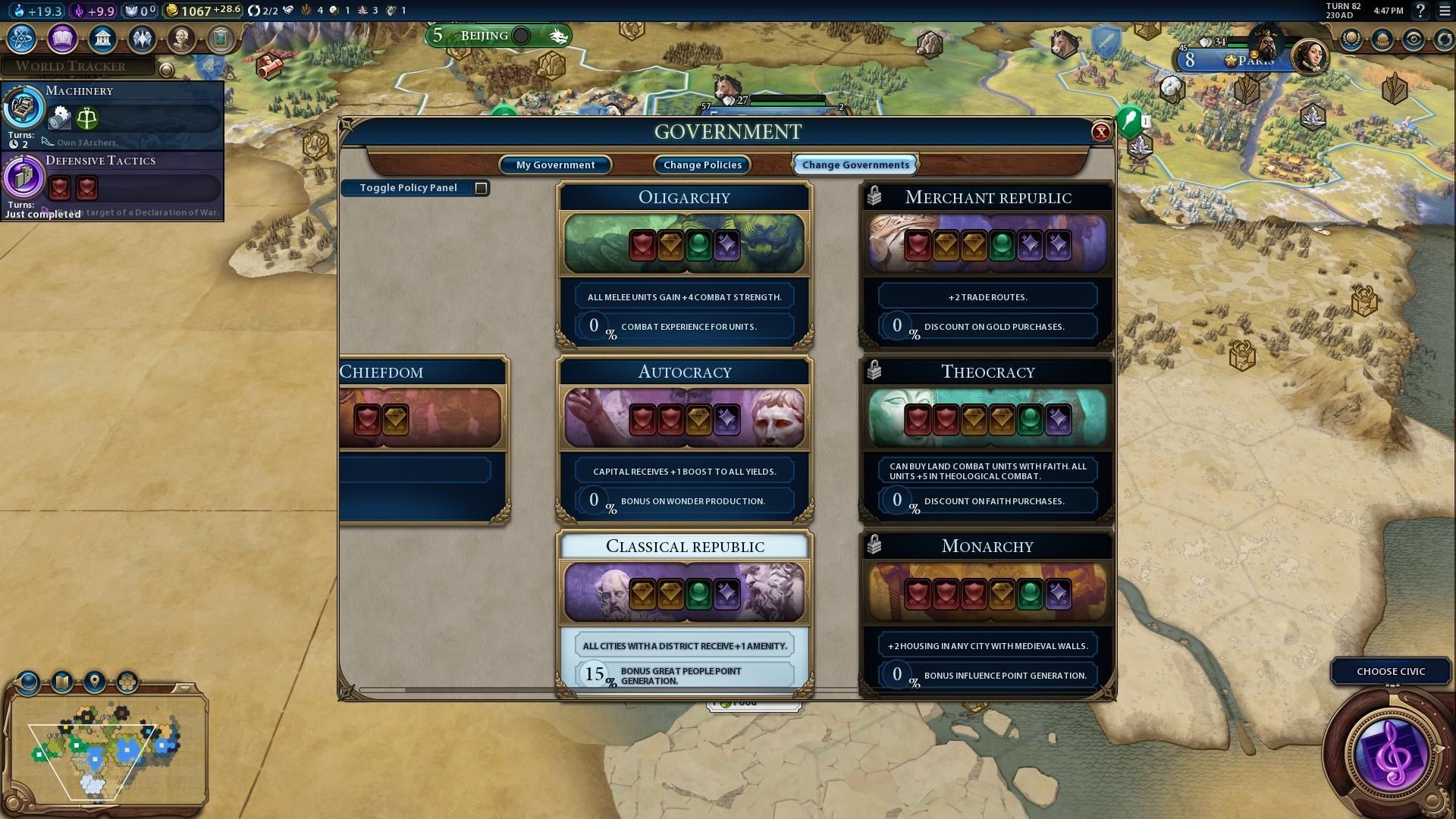
Task: Switch to the My Government tab
Action: coord(555,165)
